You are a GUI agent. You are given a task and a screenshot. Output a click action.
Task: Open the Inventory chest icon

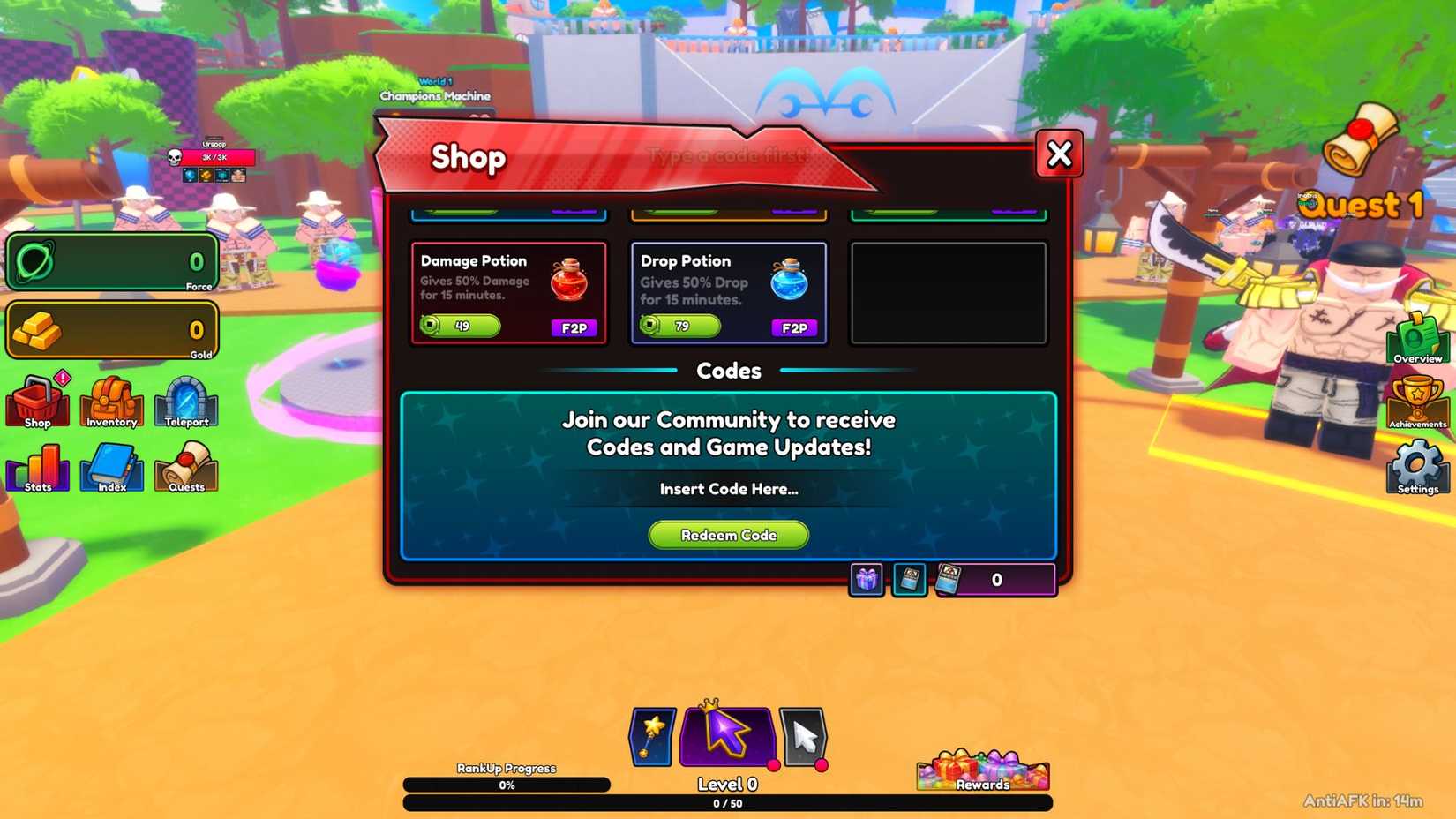tap(109, 402)
